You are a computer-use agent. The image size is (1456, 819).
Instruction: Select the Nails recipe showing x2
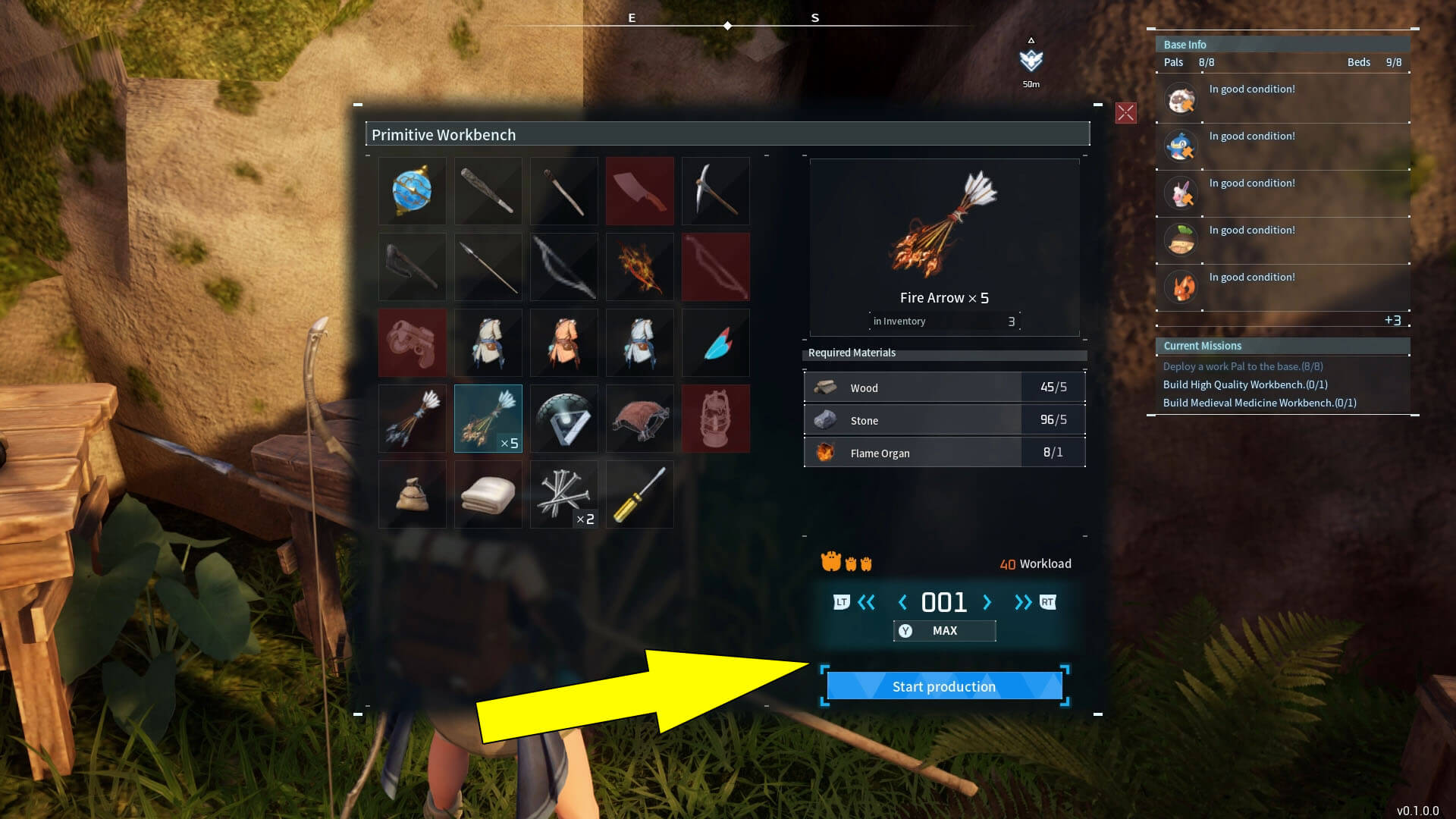pos(563,494)
